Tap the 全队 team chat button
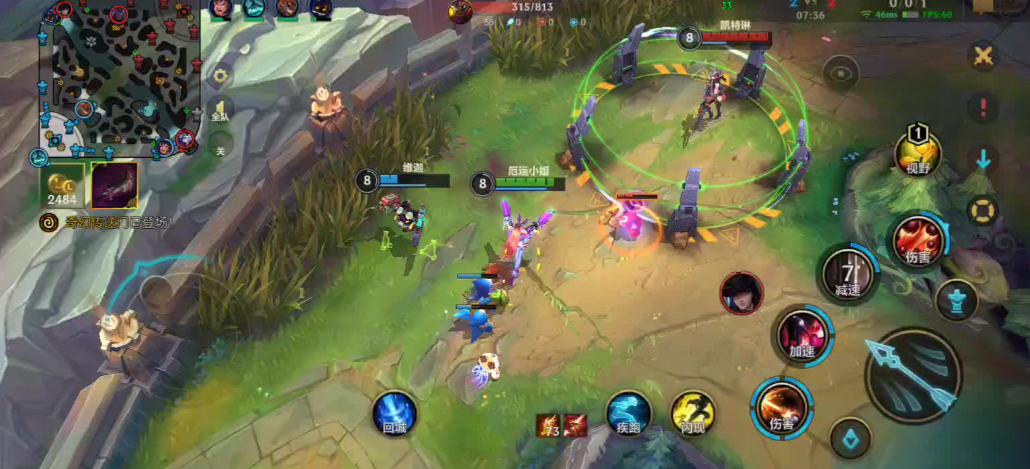This screenshot has height=469, width=1030. [220, 111]
